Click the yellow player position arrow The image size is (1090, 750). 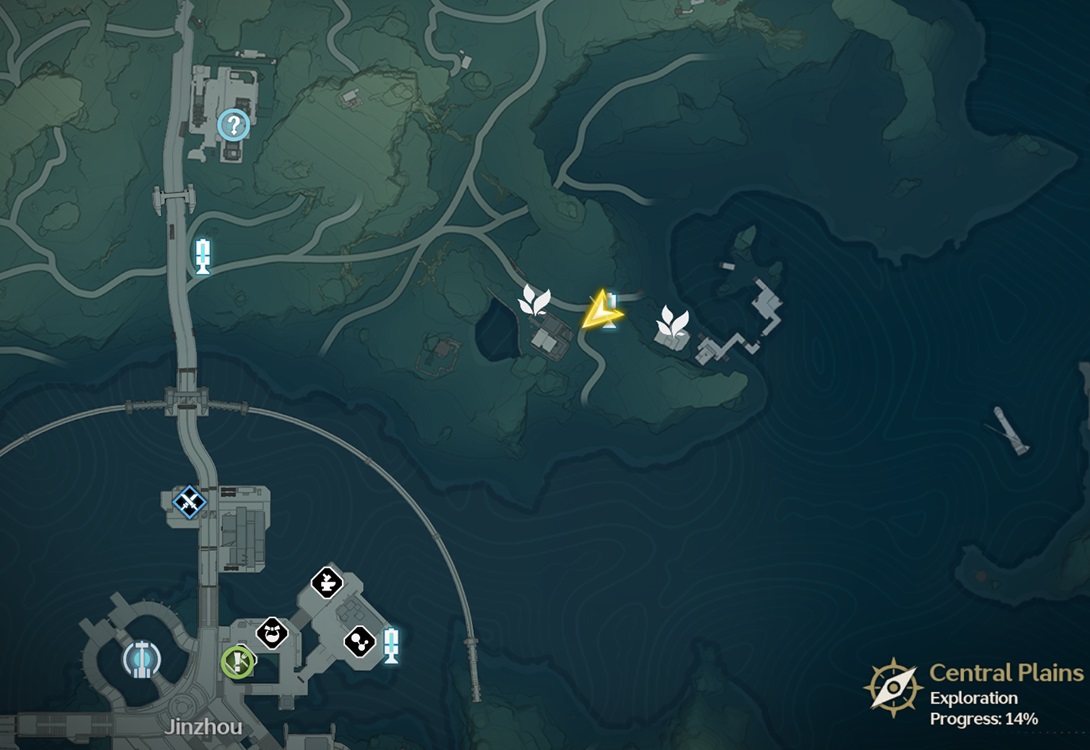tap(601, 312)
